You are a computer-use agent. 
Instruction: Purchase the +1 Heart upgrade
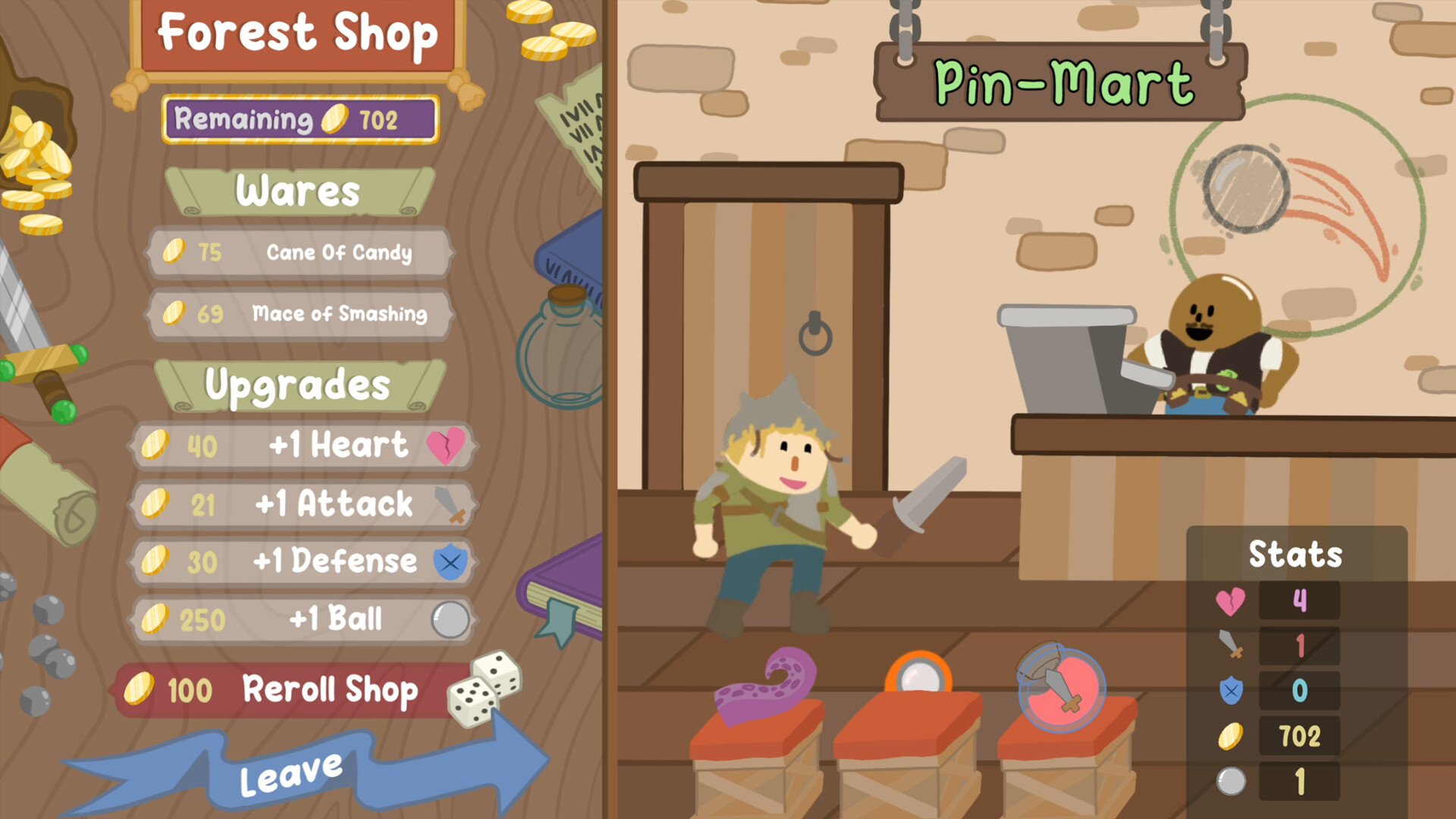(x=303, y=447)
